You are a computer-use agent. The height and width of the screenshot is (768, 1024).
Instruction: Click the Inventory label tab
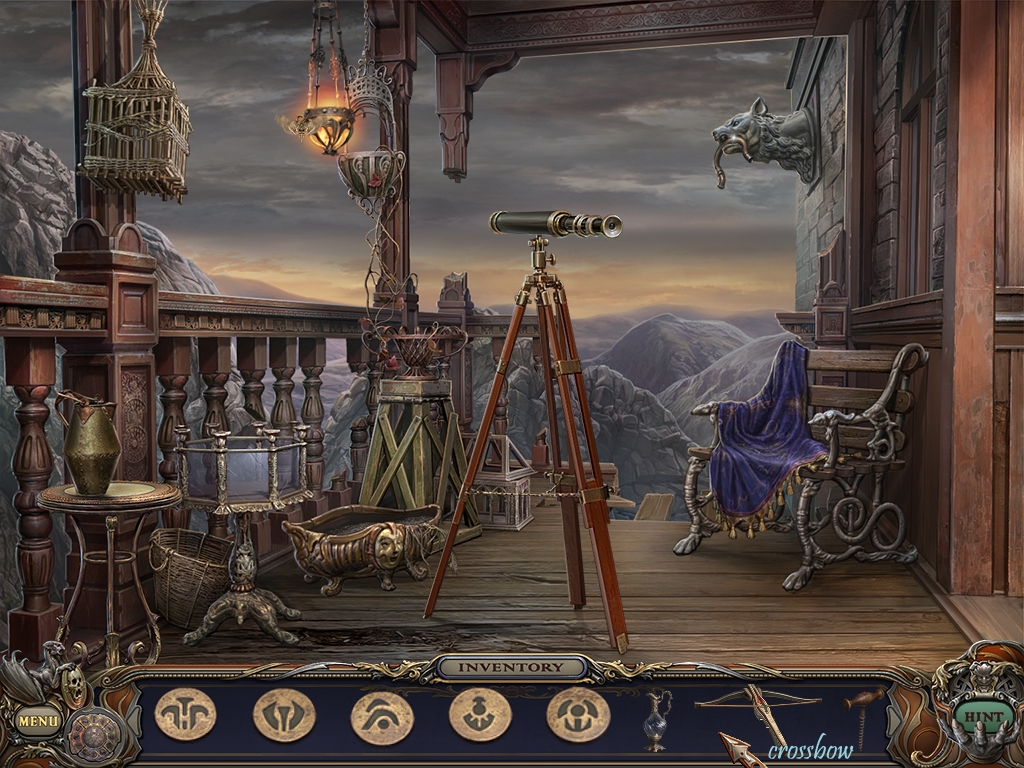(512, 667)
